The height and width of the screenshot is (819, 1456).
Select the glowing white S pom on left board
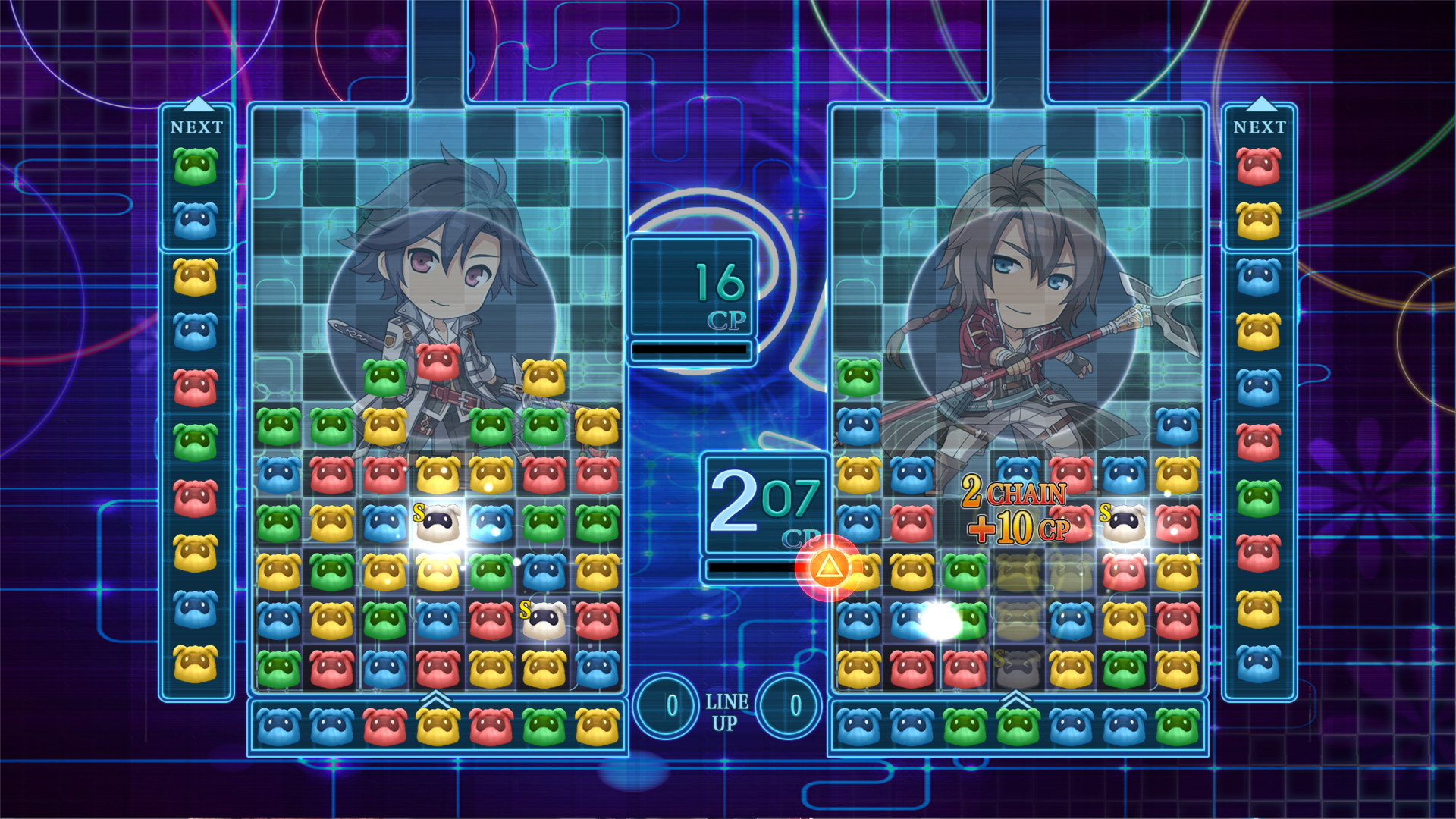(x=438, y=522)
